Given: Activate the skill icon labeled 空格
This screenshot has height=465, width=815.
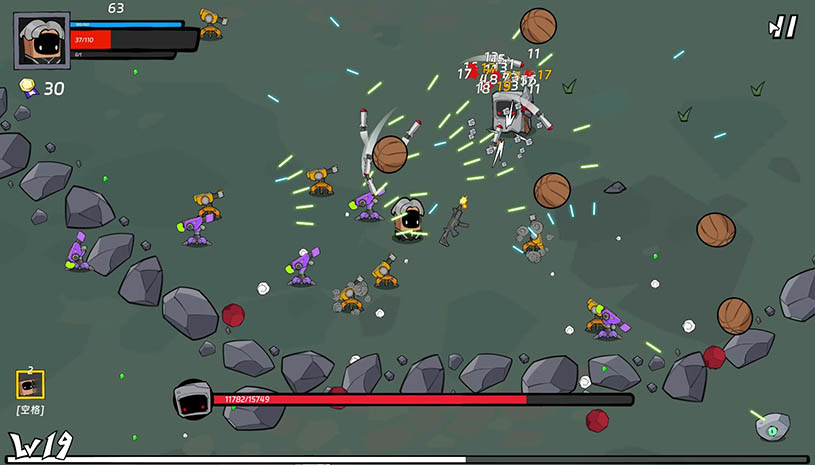Looking at the screenshot, I should [x=30, y=384].
